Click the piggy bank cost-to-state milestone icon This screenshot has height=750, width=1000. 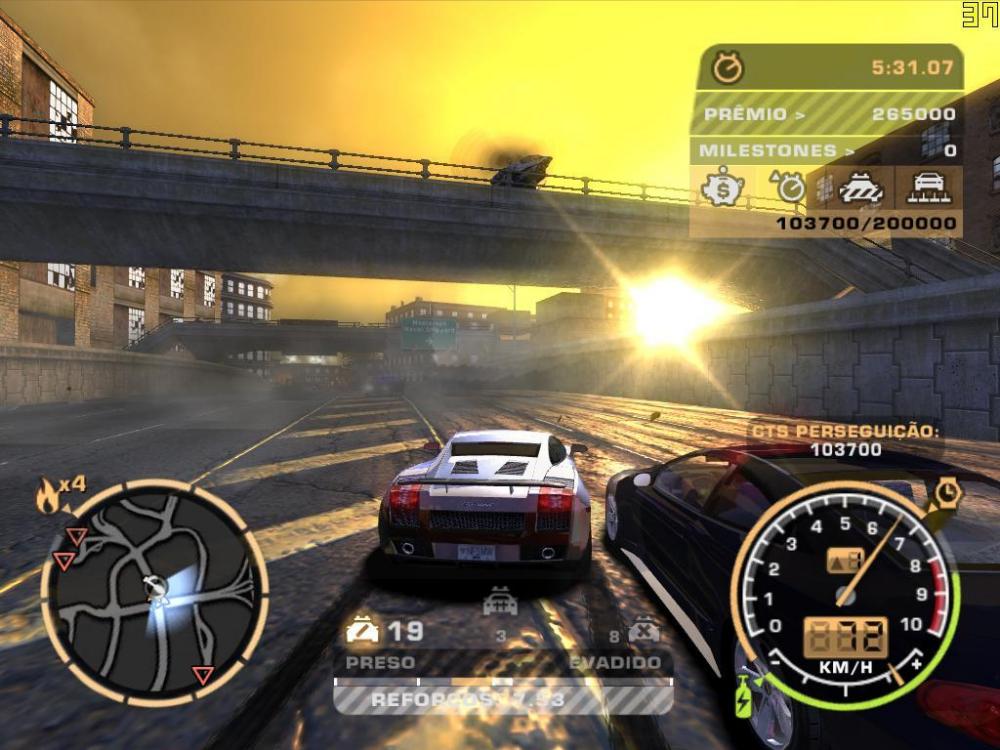(x=721, y=187)
